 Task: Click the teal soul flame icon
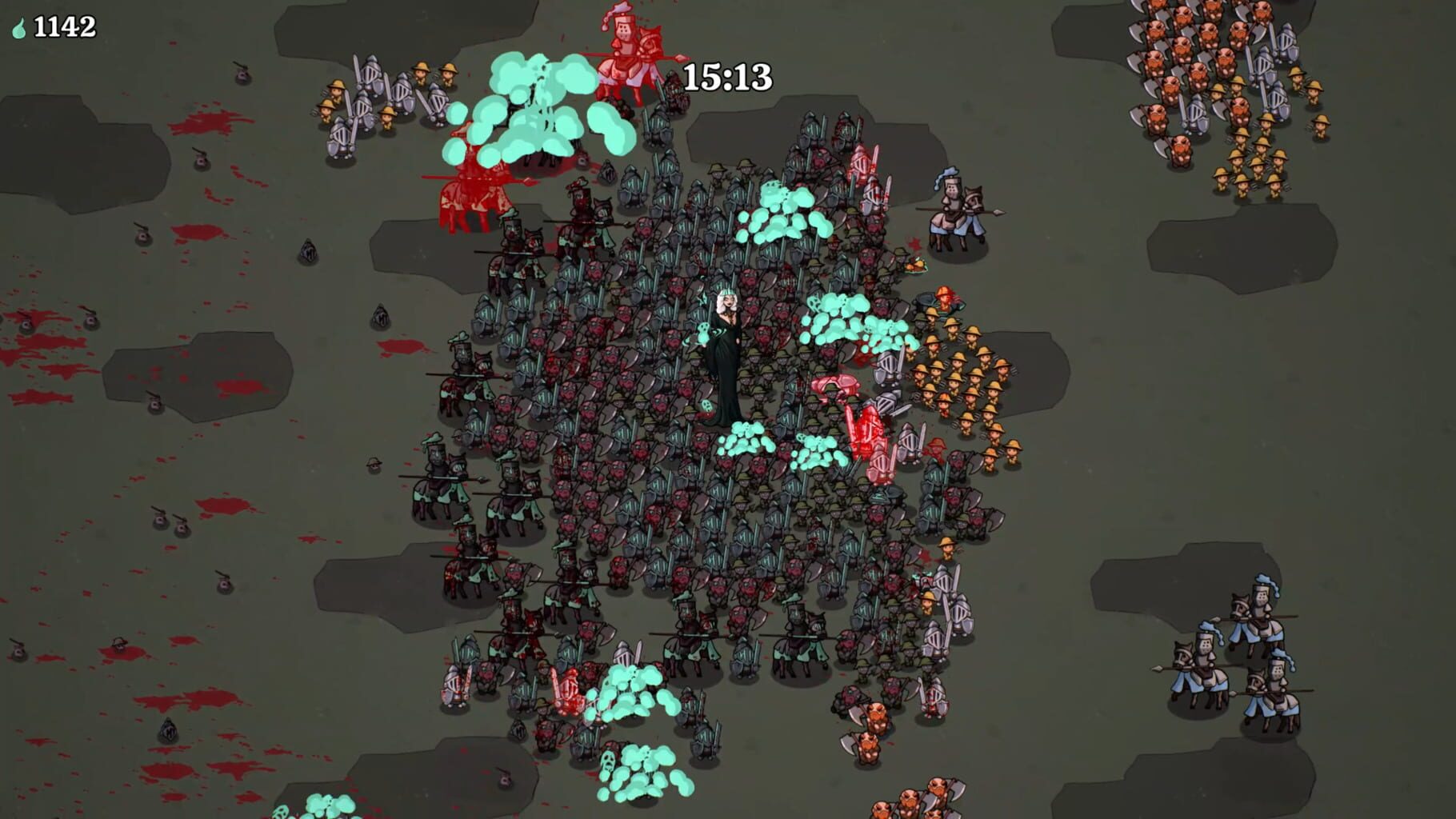coord(20,28)
